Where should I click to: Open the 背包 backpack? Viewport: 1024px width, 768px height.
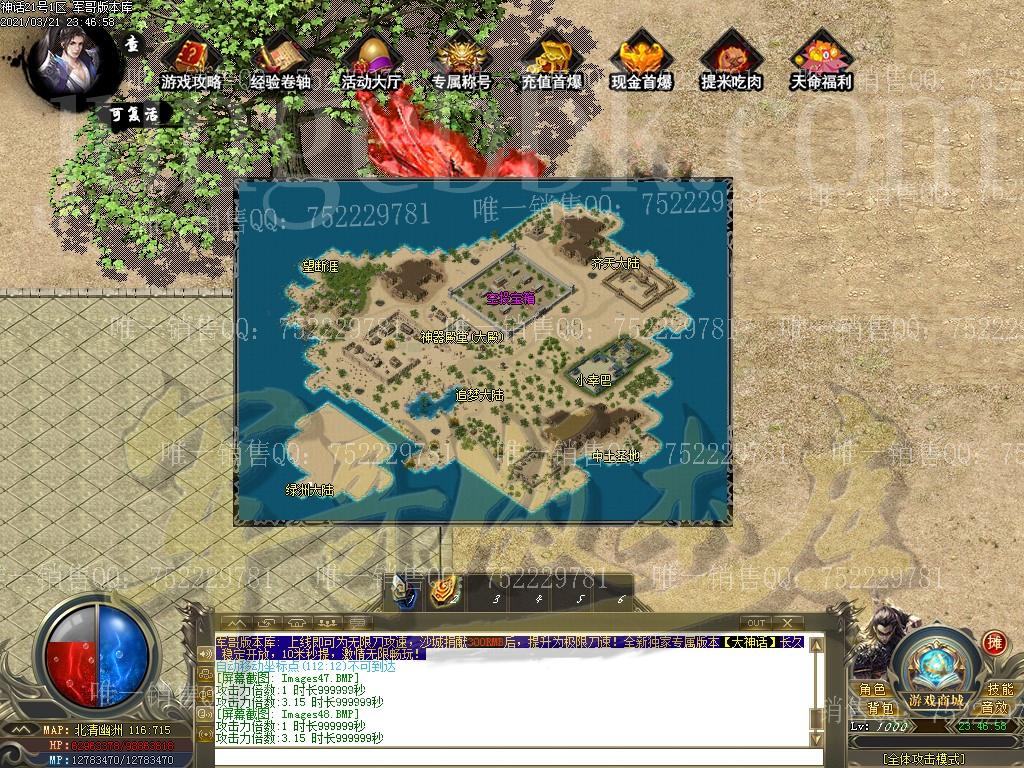click(880, 708)
